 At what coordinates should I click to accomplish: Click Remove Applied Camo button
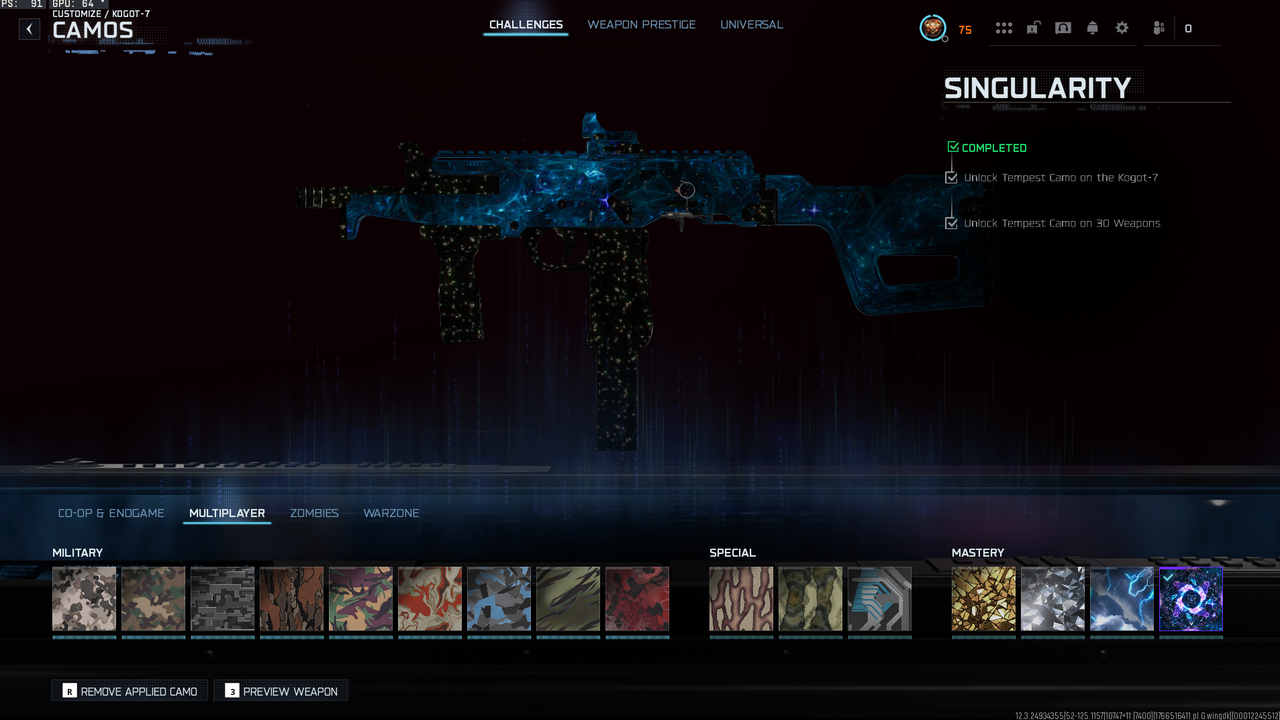[130, 691]
